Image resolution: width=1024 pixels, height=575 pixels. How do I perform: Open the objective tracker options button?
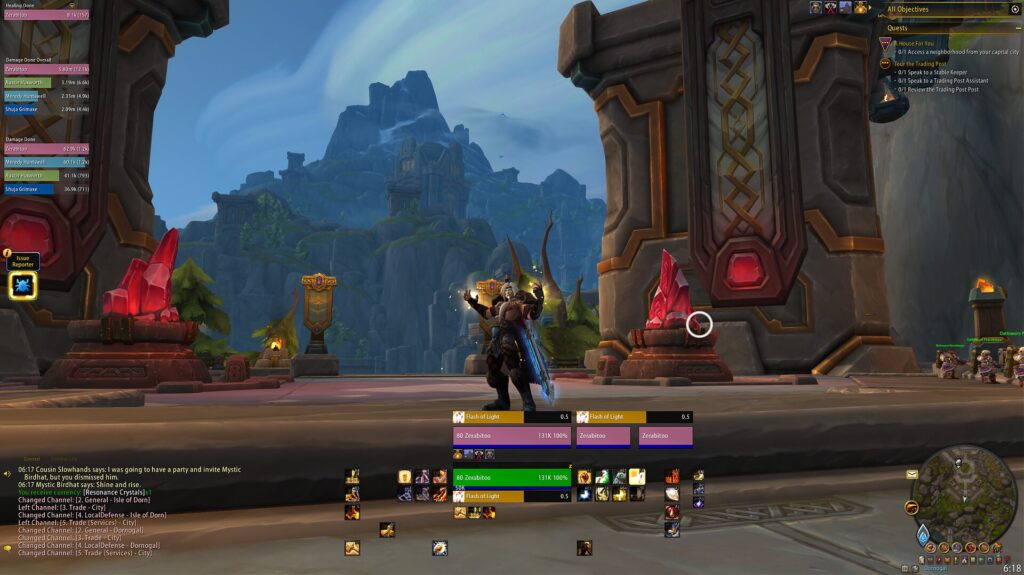(1015, 9)
